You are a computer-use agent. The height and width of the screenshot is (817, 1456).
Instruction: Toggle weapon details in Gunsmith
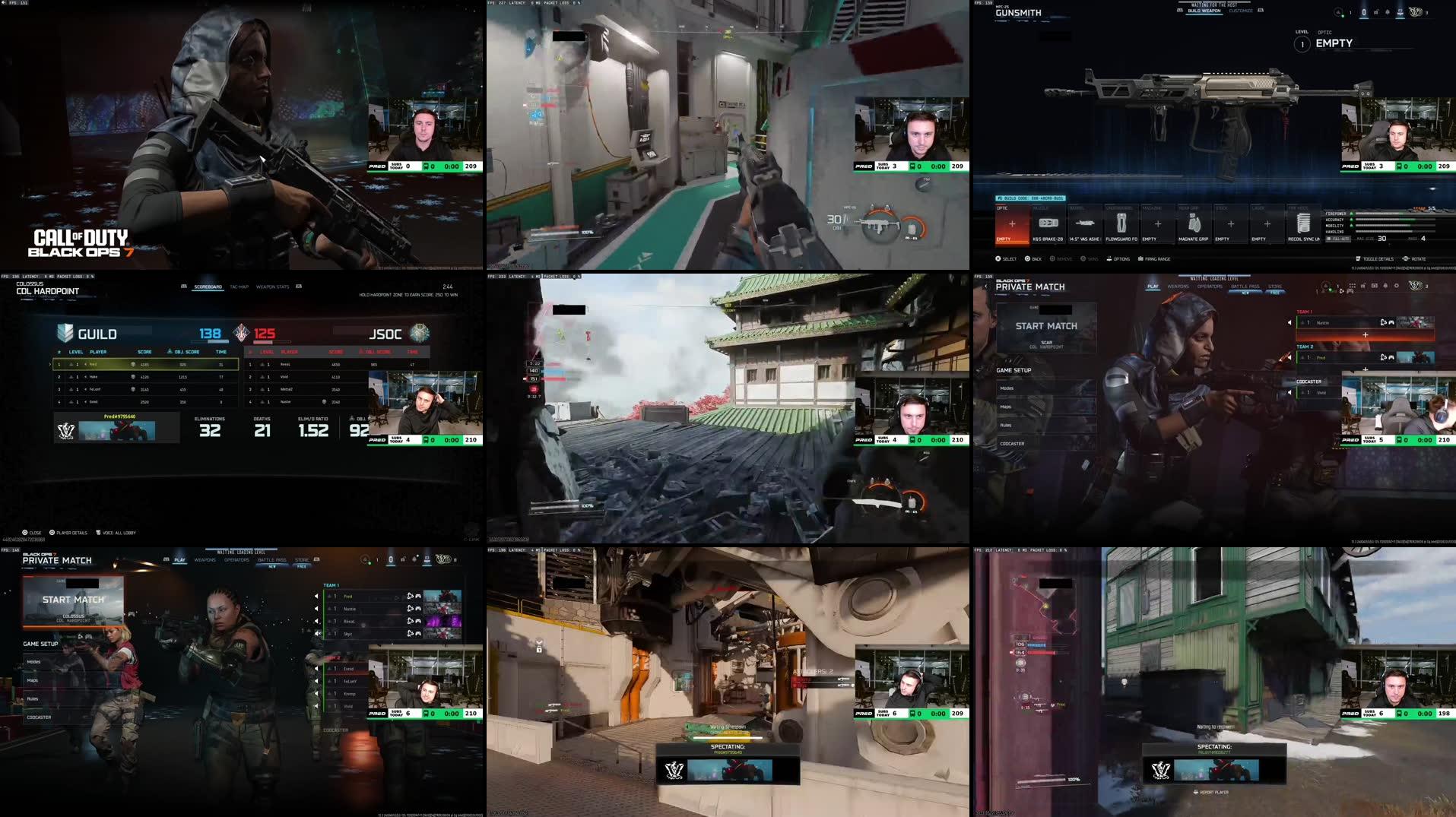(1374, 258)
